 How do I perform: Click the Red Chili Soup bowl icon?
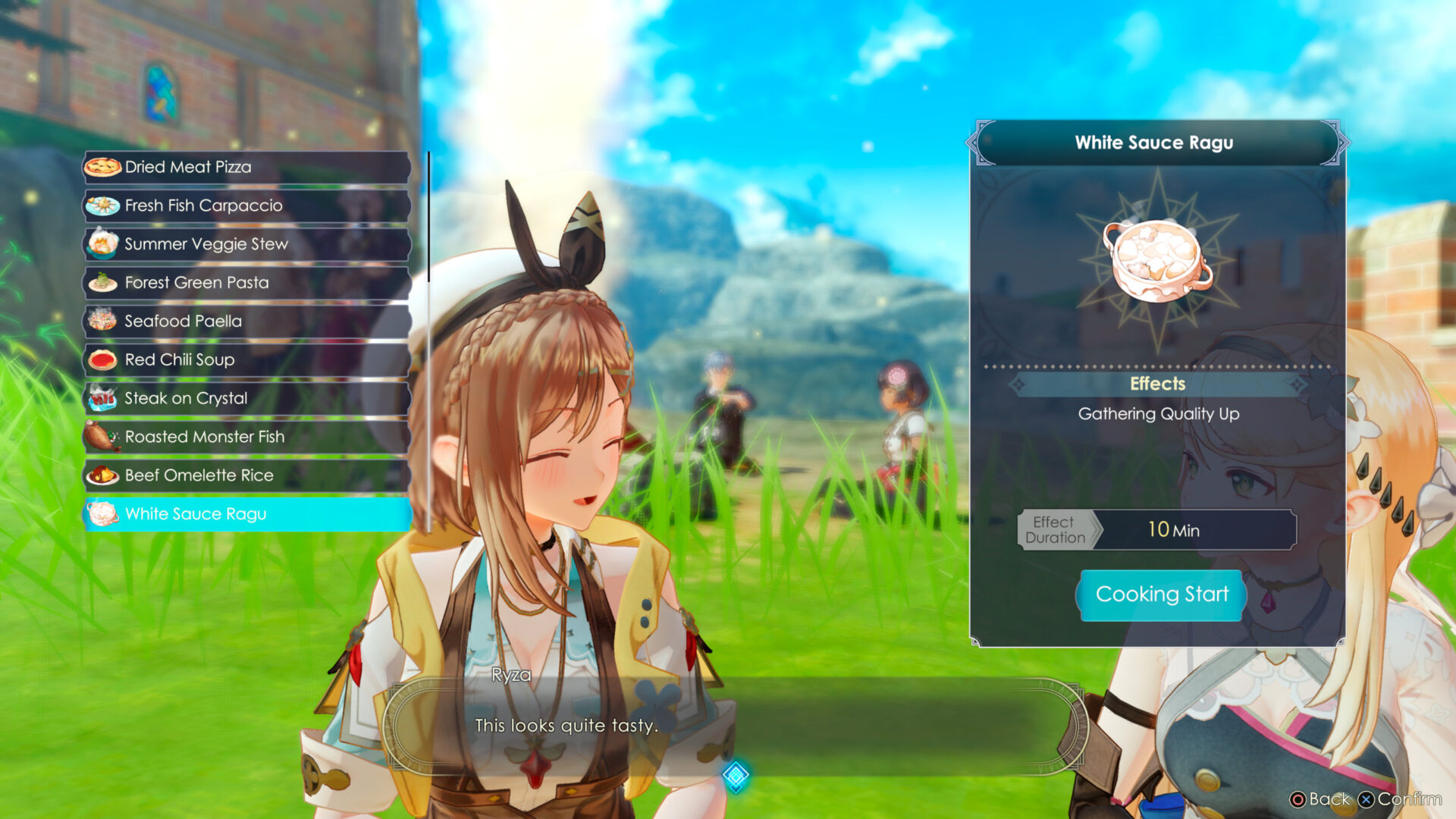tap(104, 359)
